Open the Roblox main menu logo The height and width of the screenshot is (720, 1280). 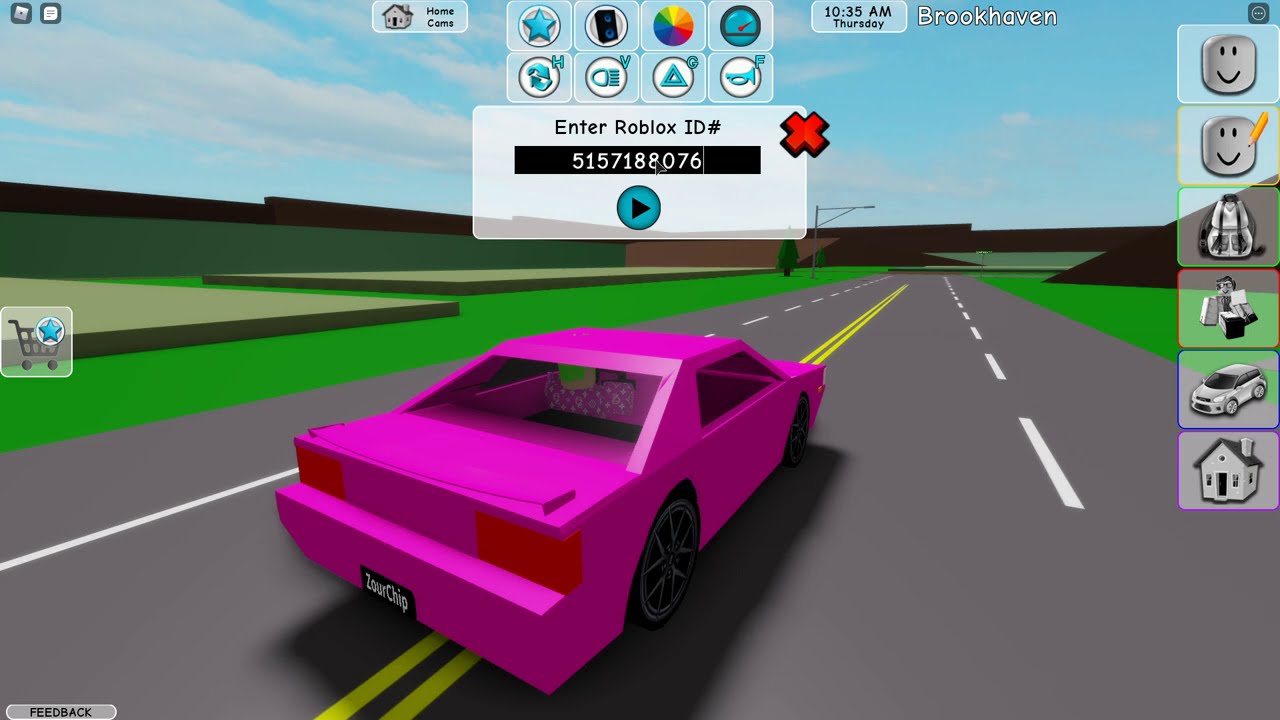[x=20, y=14]
